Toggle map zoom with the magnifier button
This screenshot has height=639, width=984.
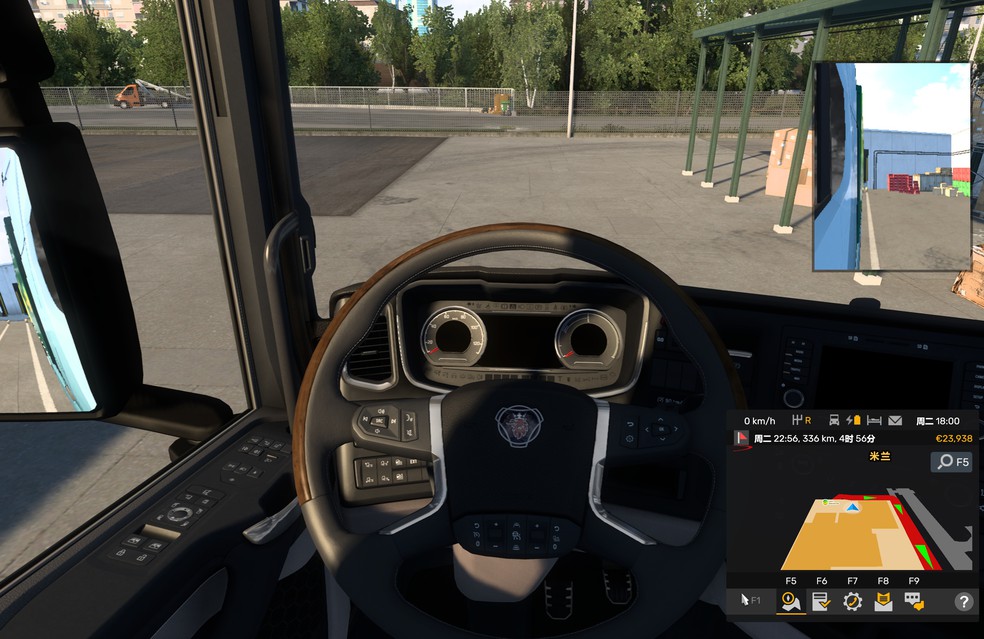[951, 462]
